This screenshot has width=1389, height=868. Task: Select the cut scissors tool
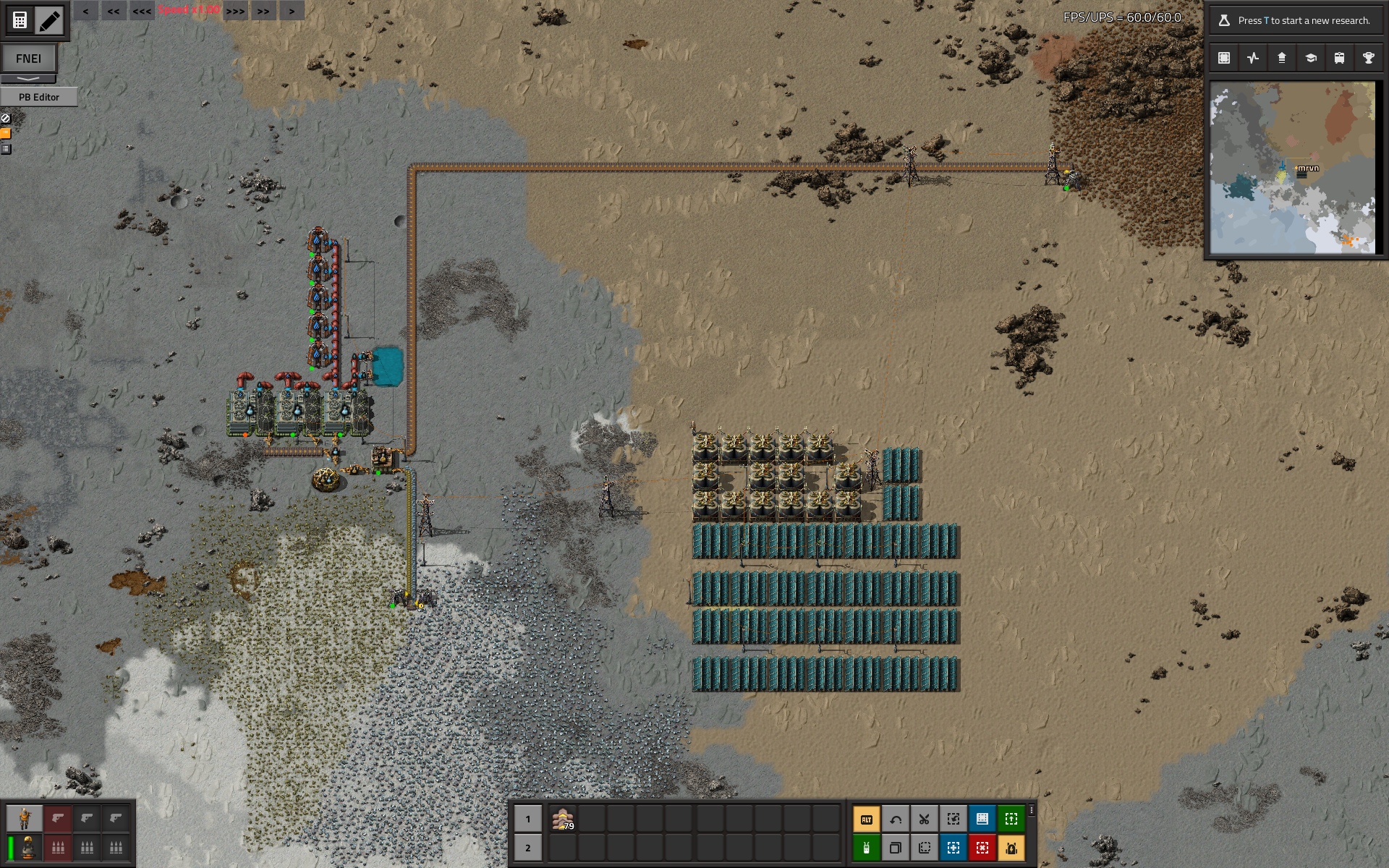point(925,820)
